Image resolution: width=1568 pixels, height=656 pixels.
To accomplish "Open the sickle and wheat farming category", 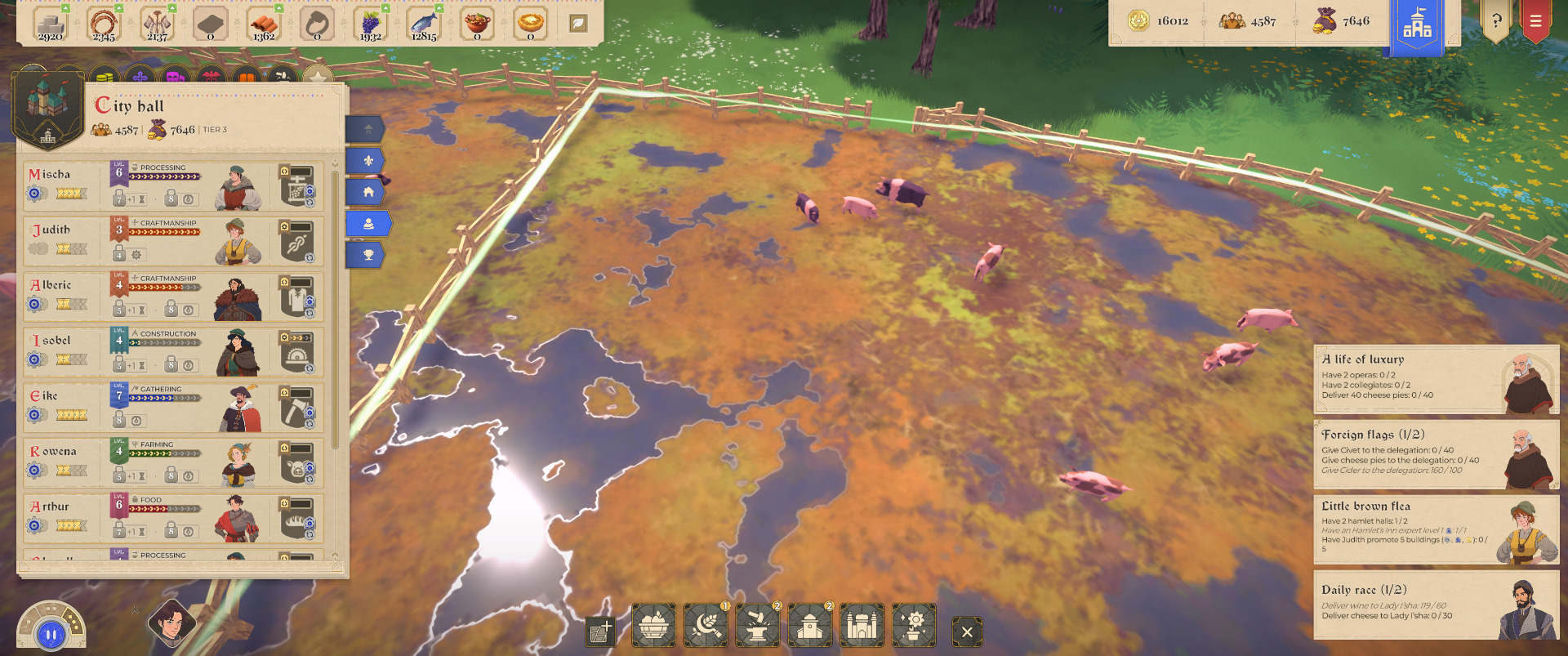I will coord(706,627).
